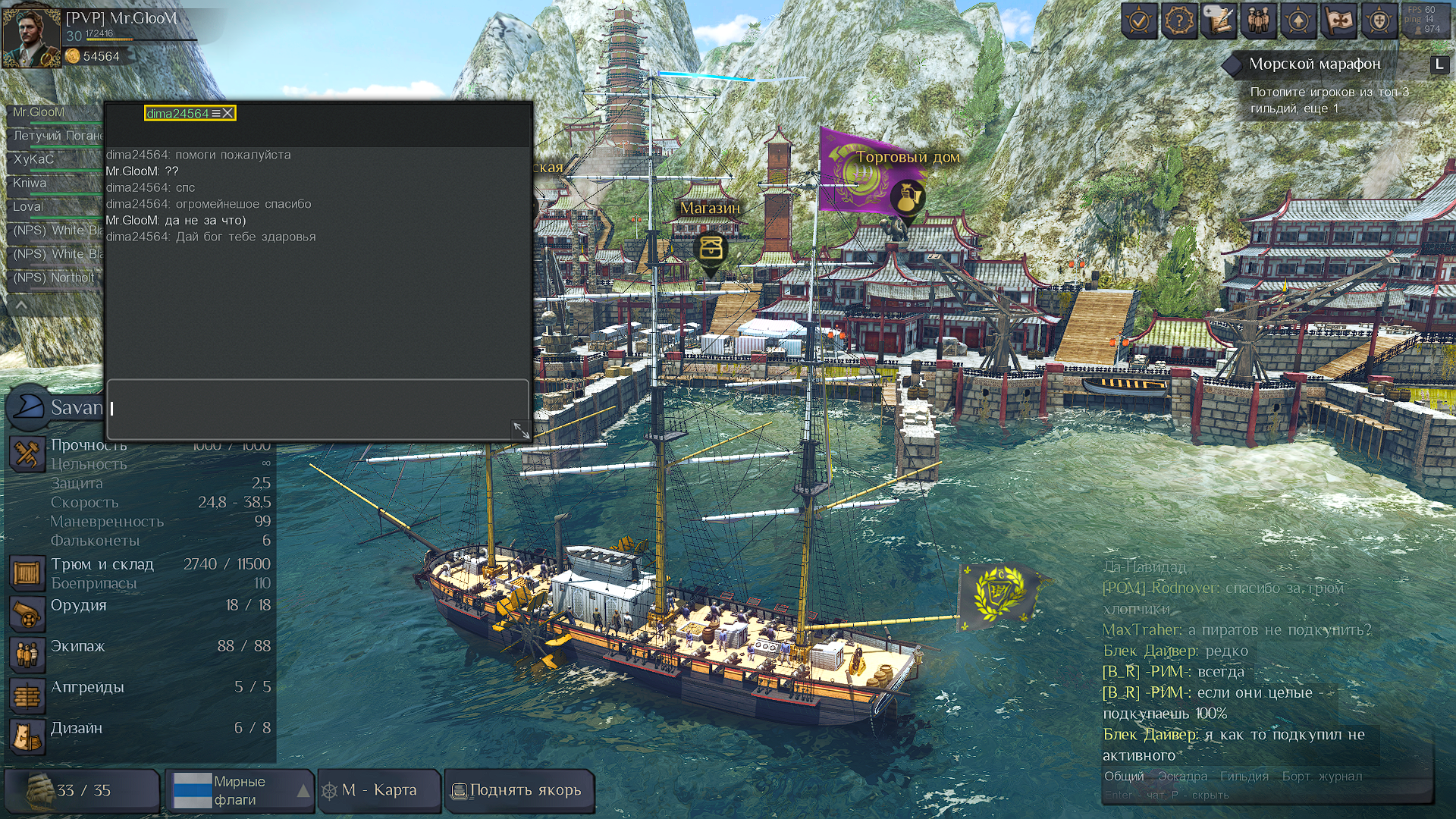
Task: Open the checkmark tasks icon
Action: (1139, 20)
